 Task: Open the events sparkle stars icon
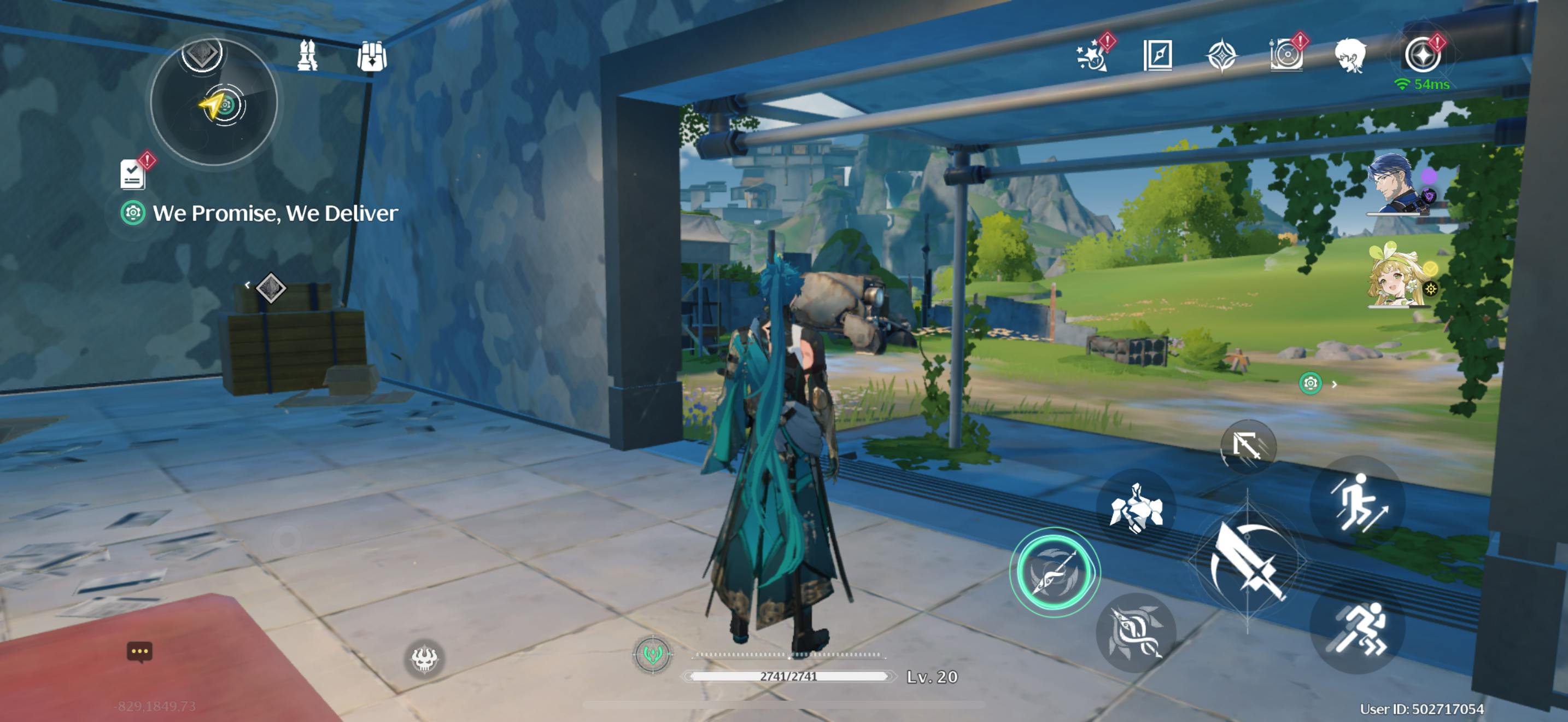click(x=1091, y=55)
